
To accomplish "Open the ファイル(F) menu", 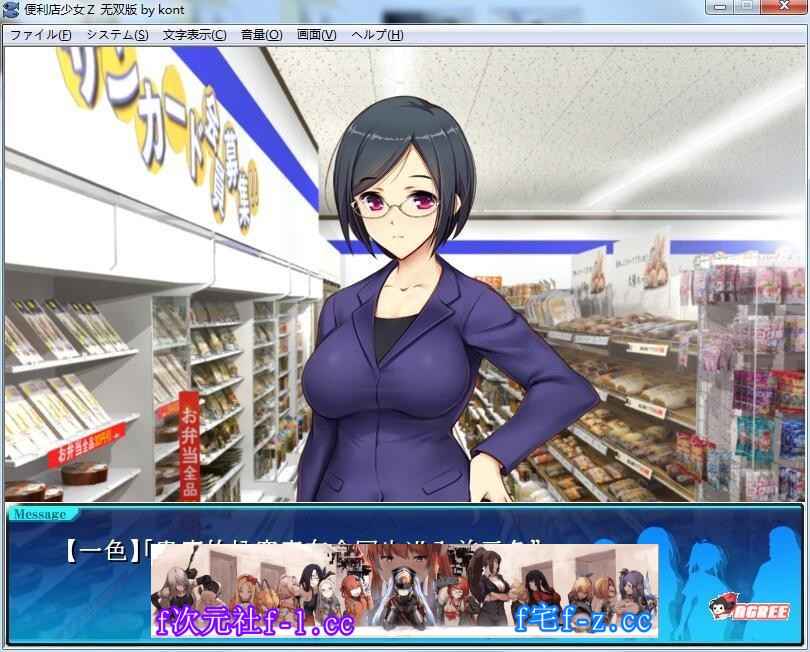I will 41,34.
